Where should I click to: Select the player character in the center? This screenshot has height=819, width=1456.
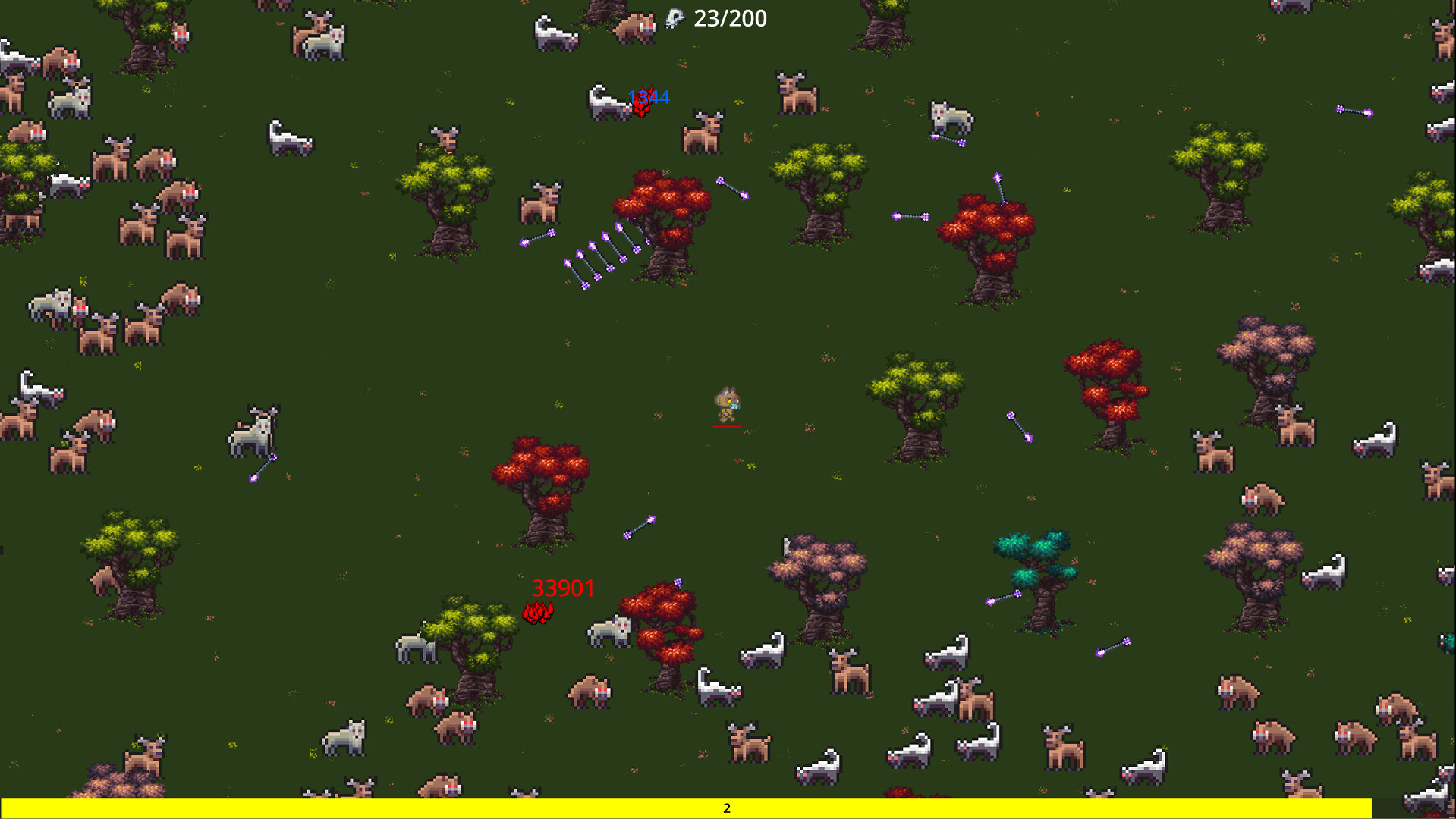click(727, 402)
